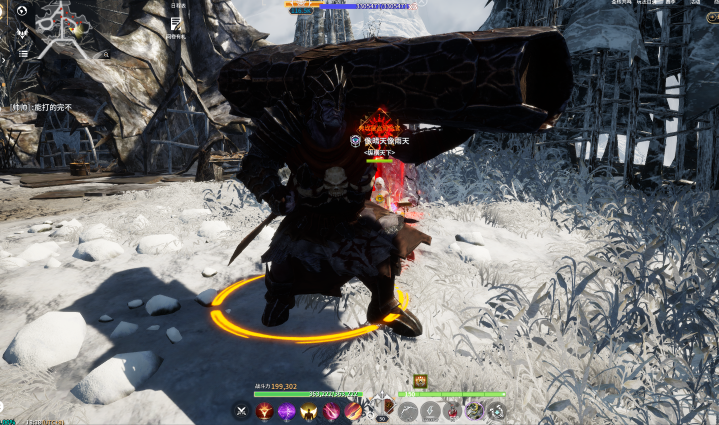The height and width of the screenshot is (425, 719).
Task: Open the list menu icon below emblem
Action: (x=23, y=53)
